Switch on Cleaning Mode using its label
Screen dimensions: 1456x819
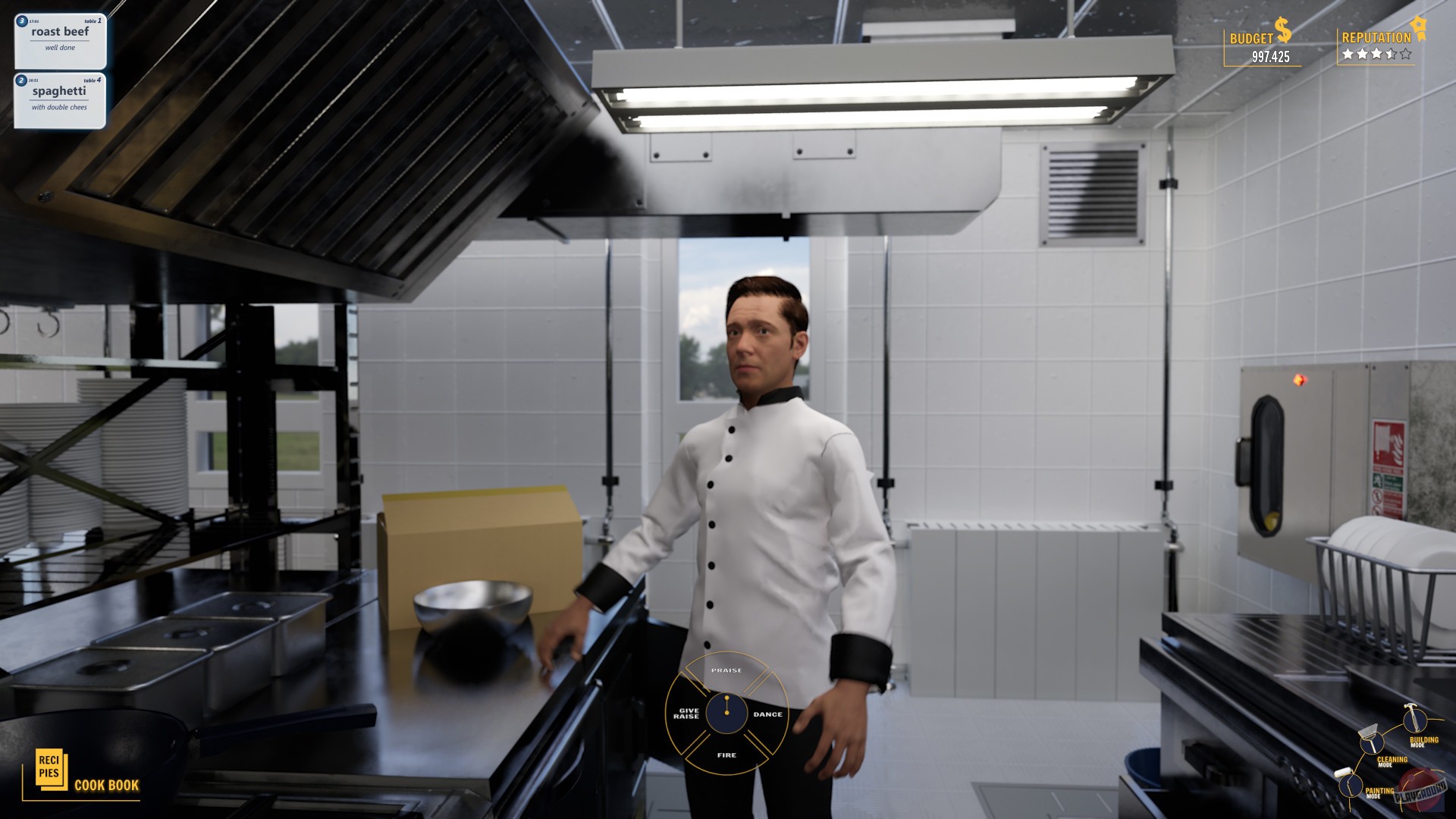1393,761
